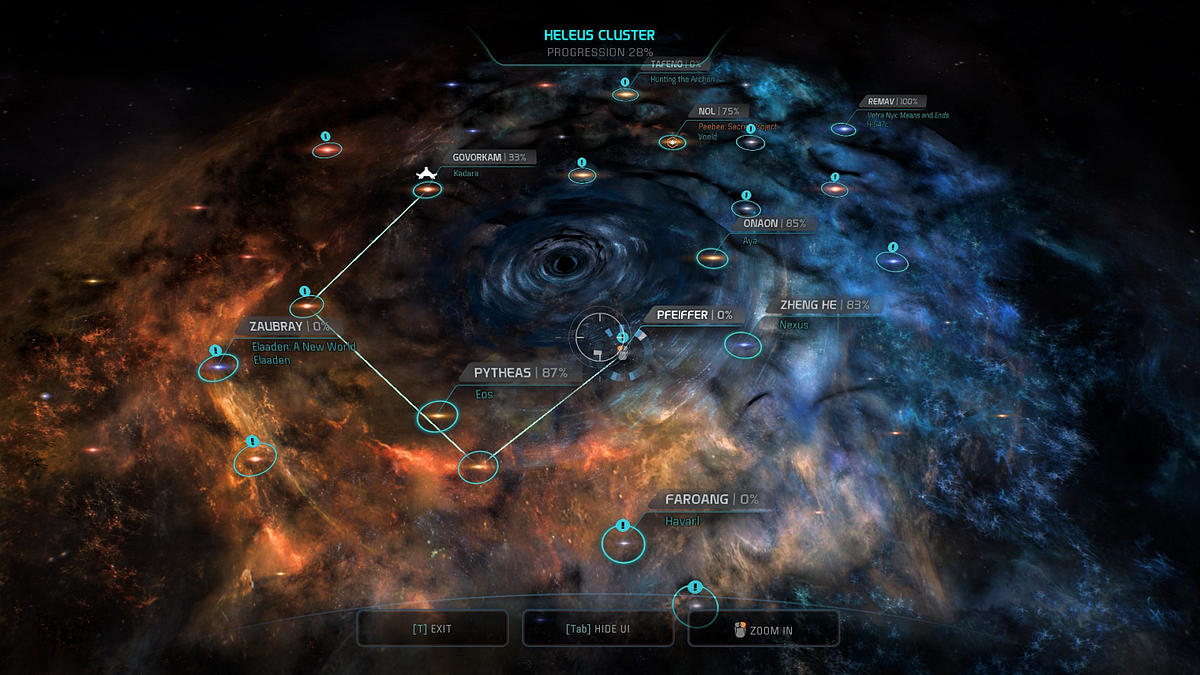This screenshot has width=1200, height=675.
Task: Select the Govorkam system marker
Action: pyautogui.click(x=428, y=189)
